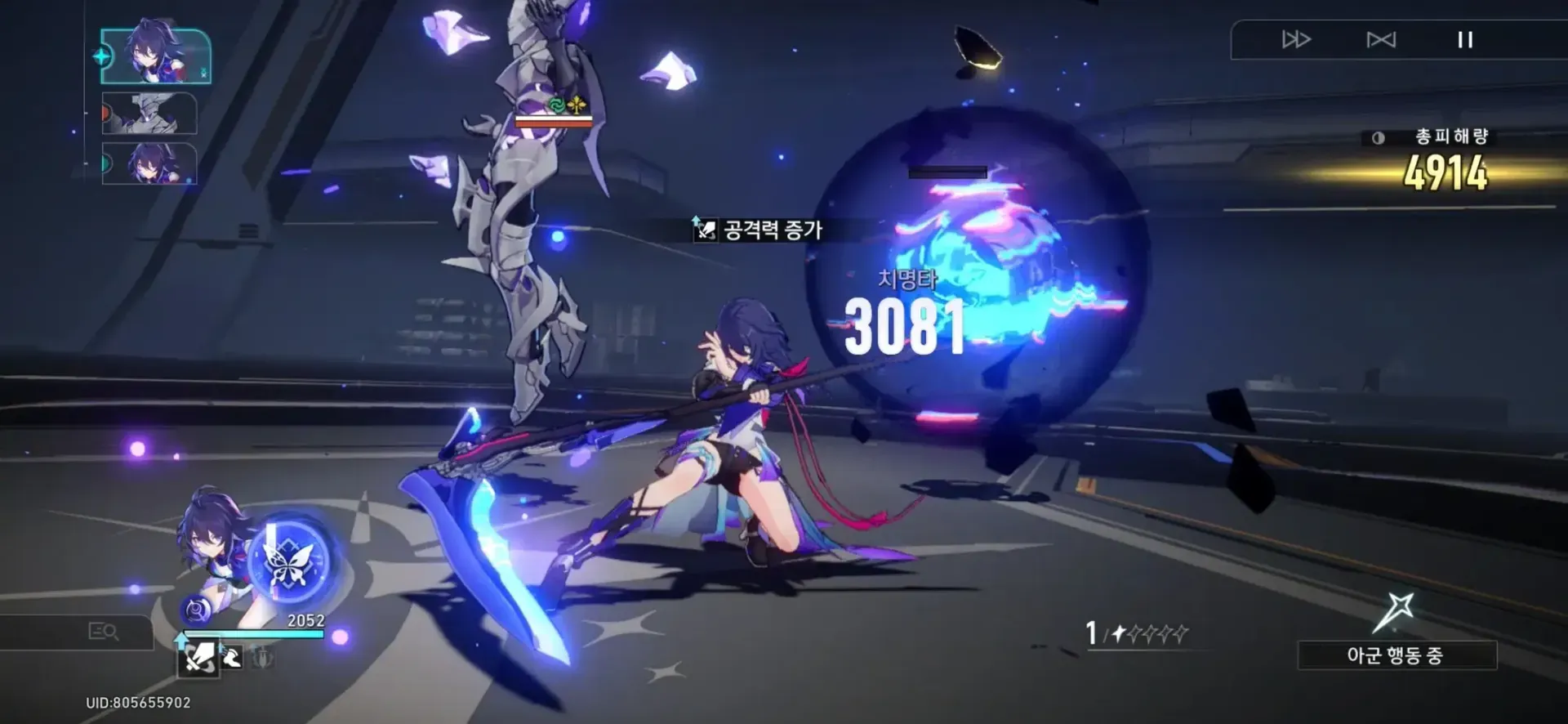Inspect the boot speed-up buff icon
Image resolution: width=1568 pixels, height=724 pixels.
232,656
